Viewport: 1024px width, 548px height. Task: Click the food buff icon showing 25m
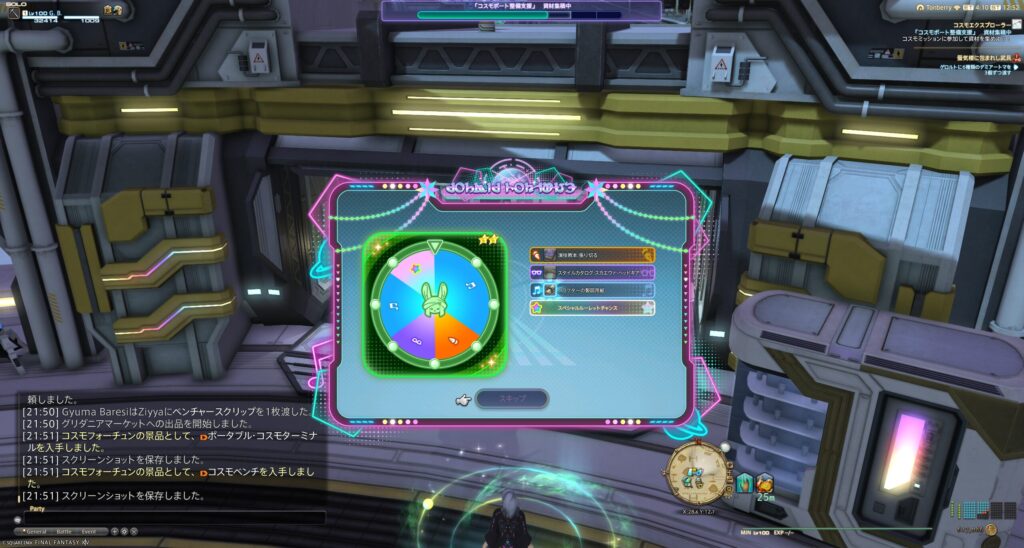[765, 483]
